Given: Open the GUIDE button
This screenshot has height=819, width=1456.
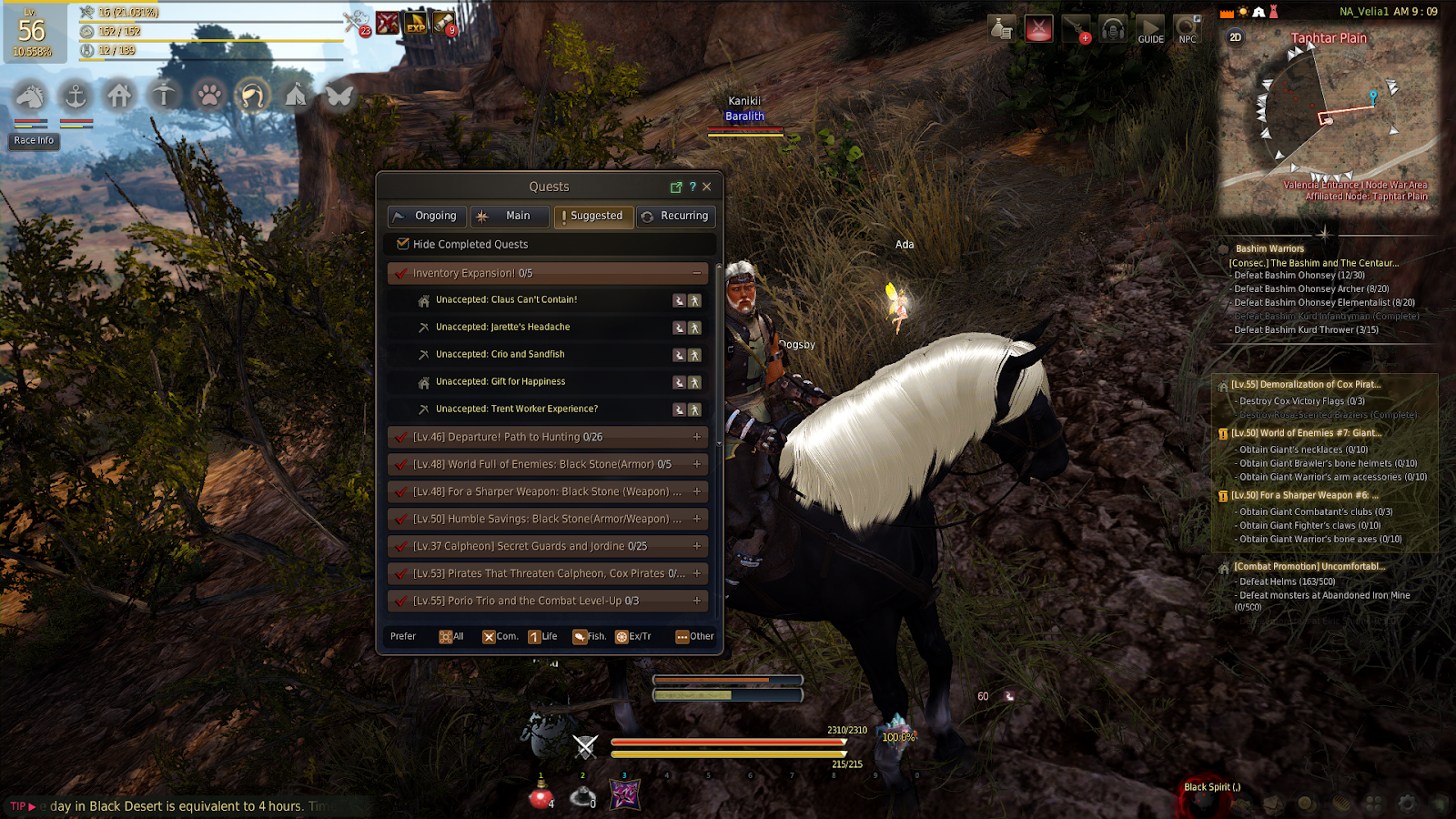Looking at the screenshot, I should (x=1150, y=30).
